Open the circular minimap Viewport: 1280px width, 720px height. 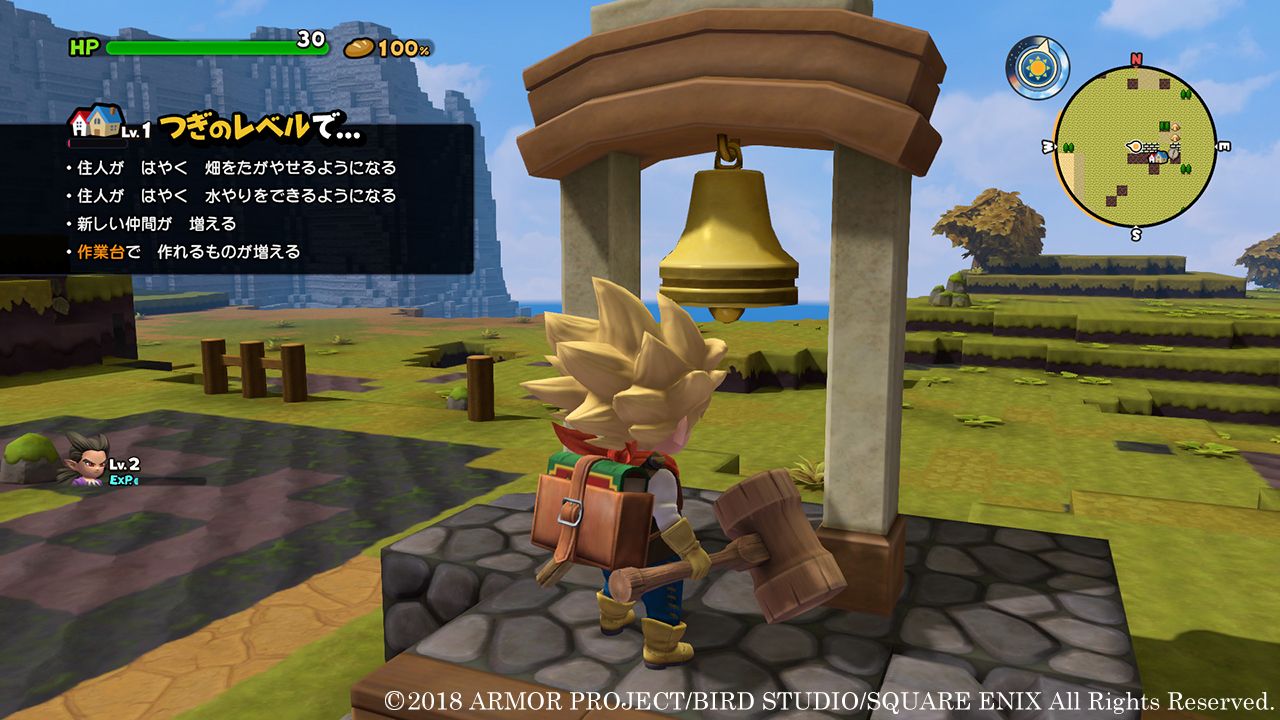point(1135,147)
